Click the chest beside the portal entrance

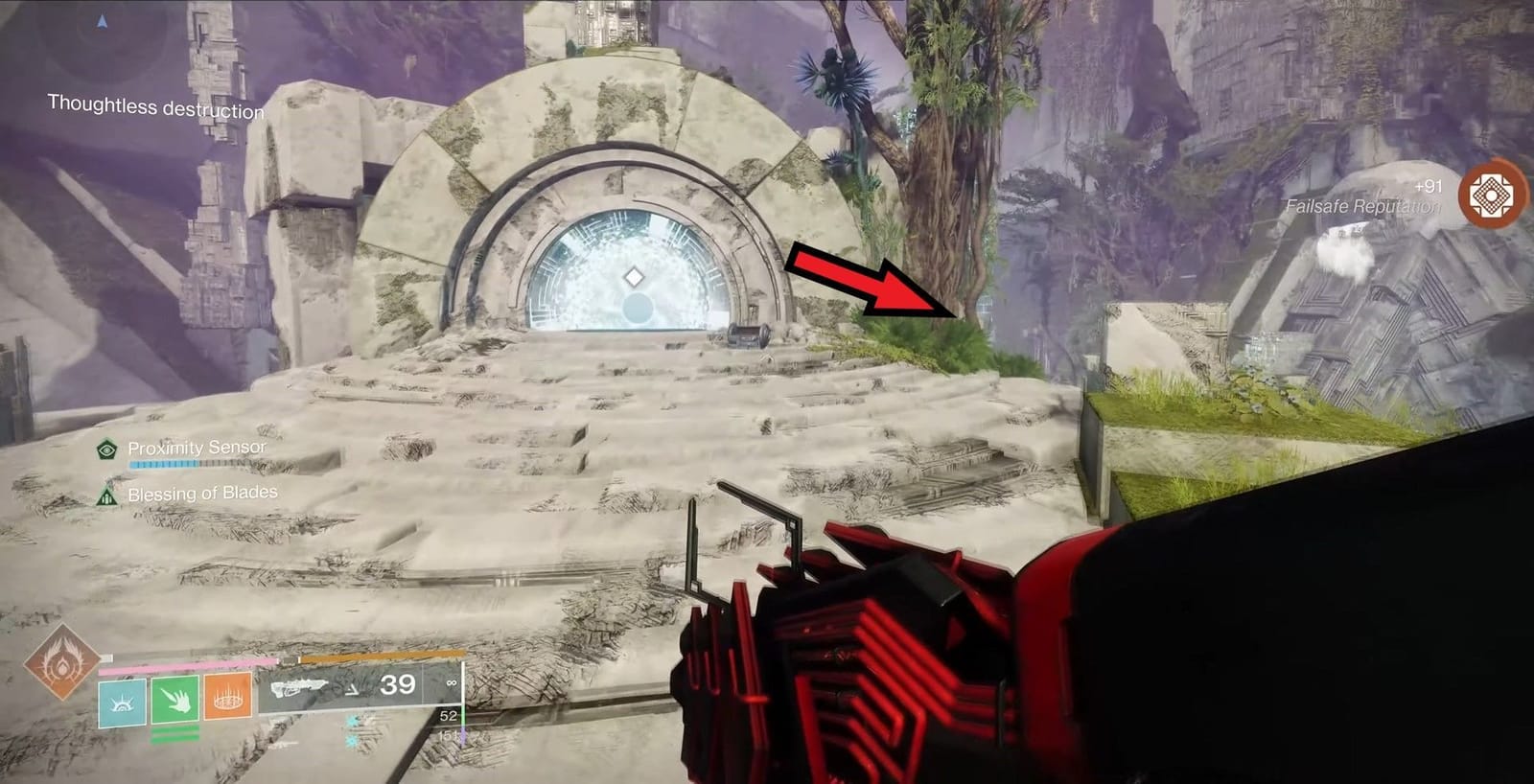pos(748,334)
